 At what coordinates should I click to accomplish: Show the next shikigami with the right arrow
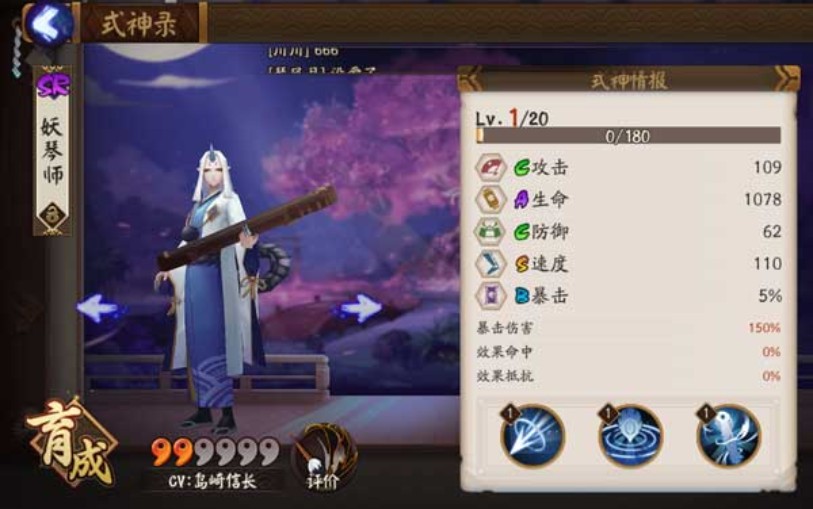(359, 308)
